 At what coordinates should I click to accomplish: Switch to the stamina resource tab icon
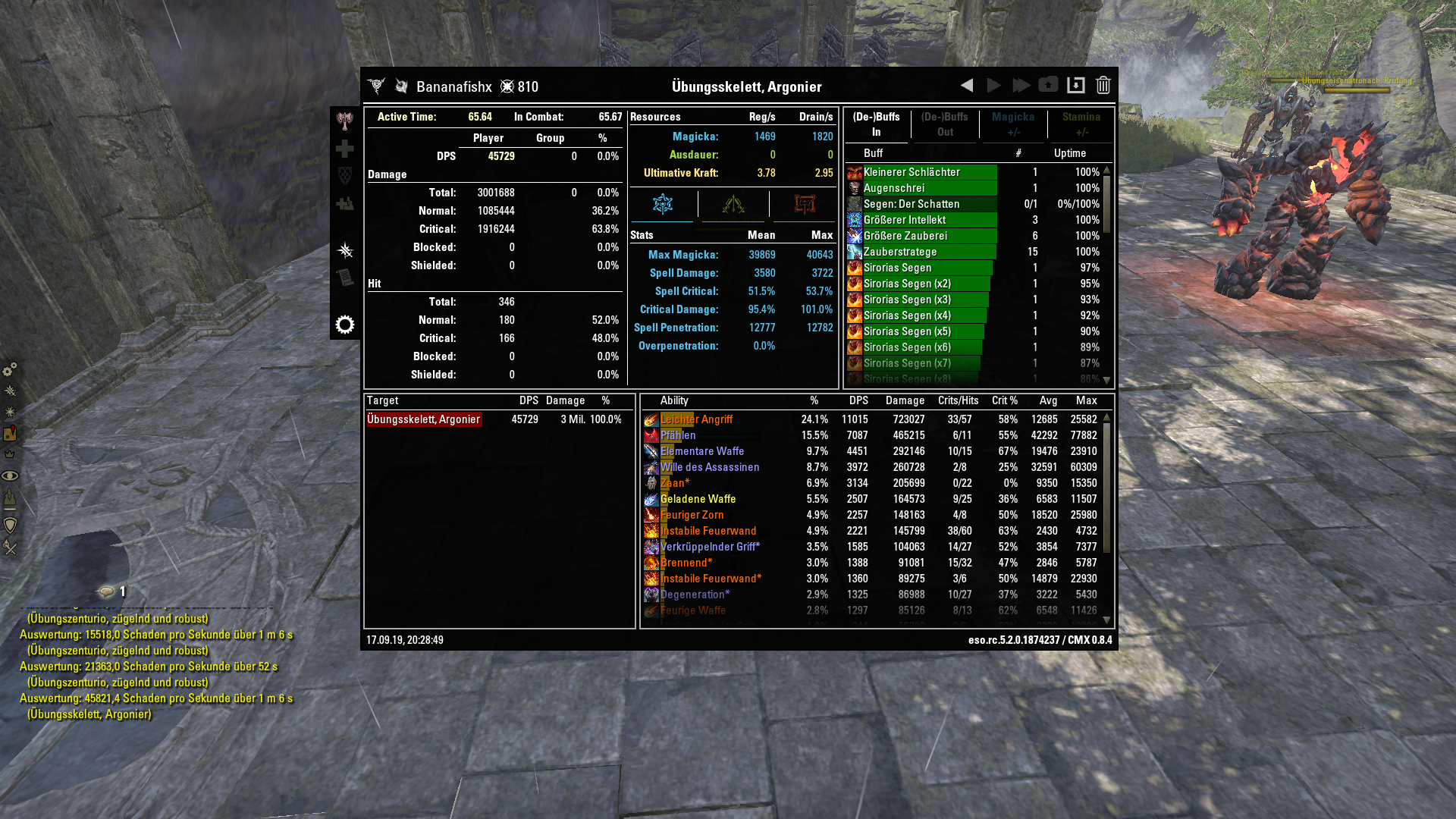tap(732, 204)
